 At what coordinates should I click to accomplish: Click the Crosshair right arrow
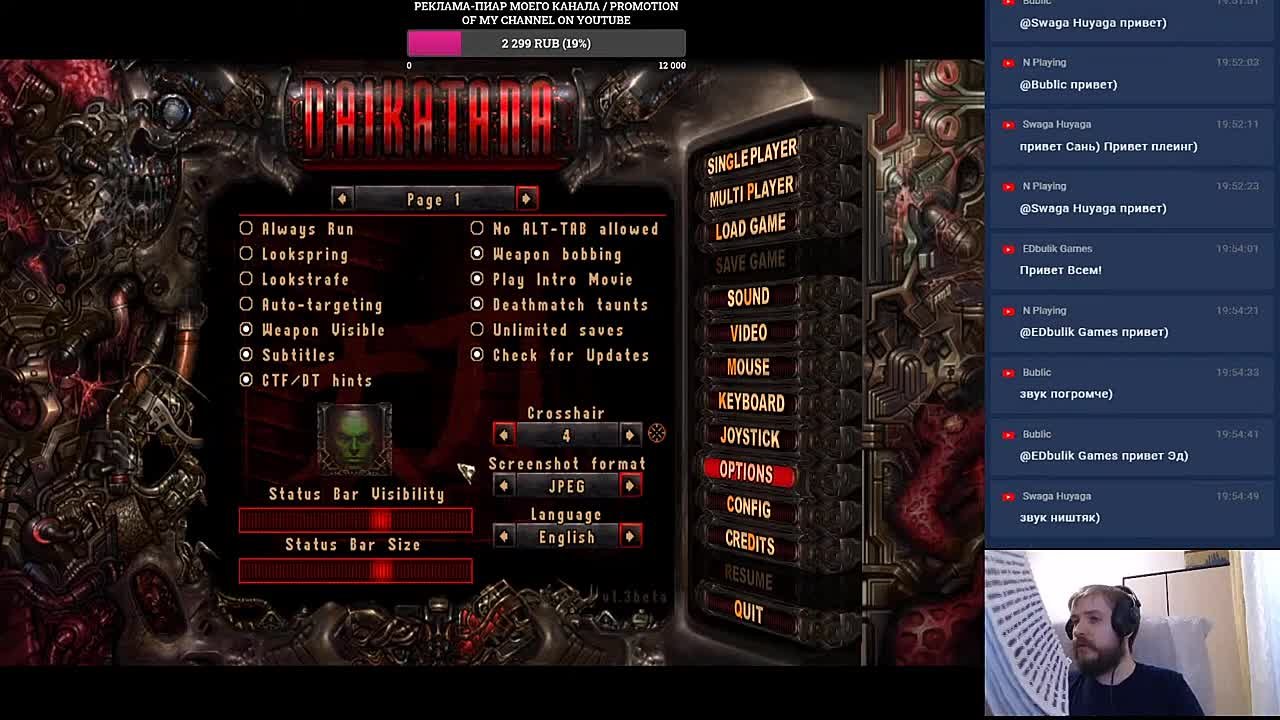coord(629,434)
